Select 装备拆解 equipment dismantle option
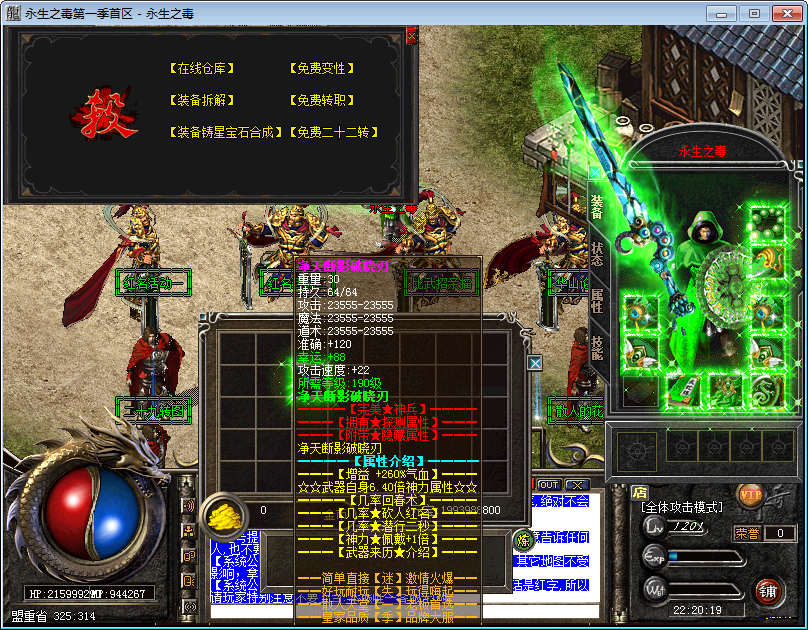The height and width of the screenshot is (630, 808). (x=205, y=101)
